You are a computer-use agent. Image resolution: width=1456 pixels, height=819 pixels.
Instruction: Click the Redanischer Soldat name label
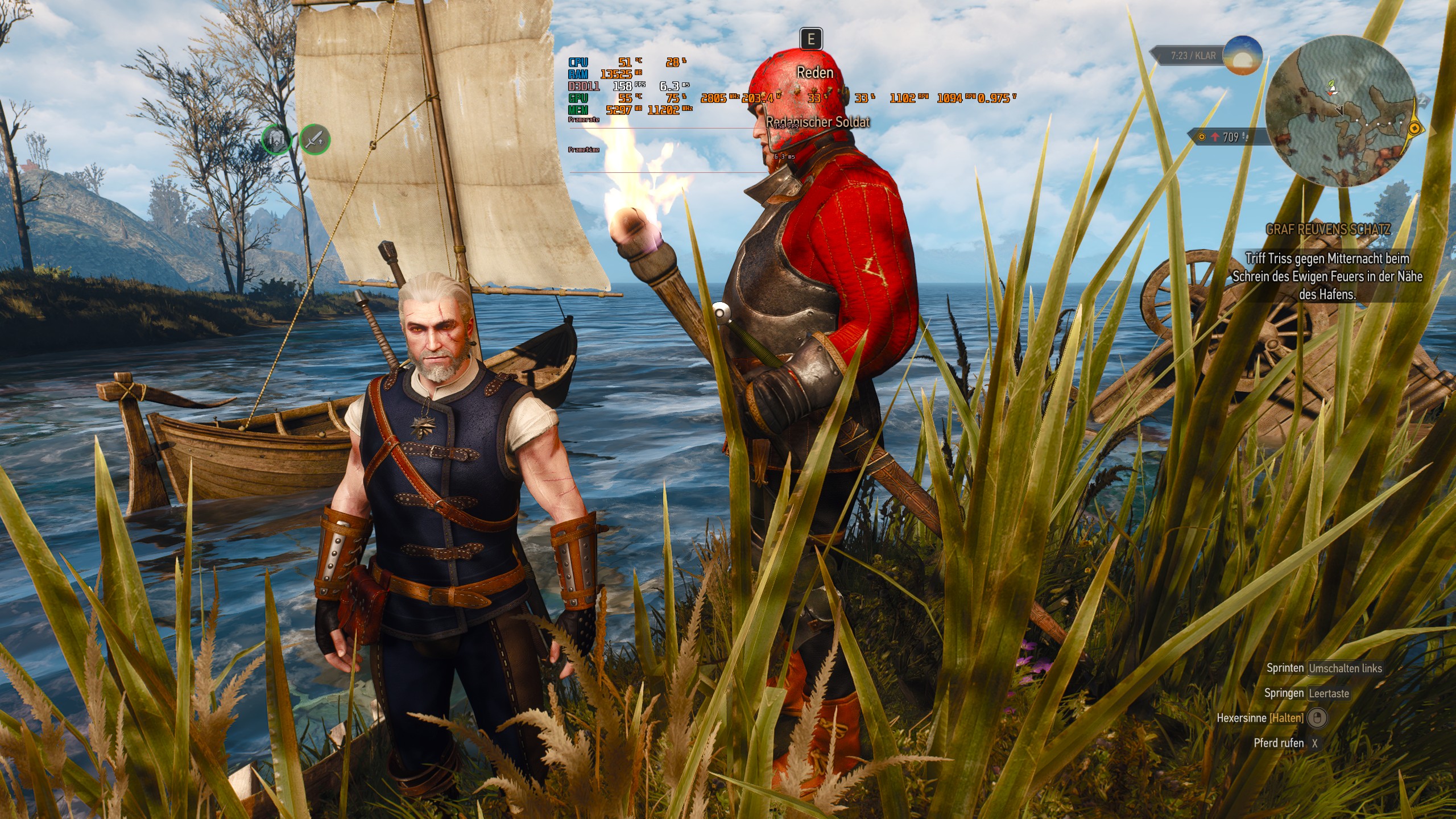[x=817, y=122]
